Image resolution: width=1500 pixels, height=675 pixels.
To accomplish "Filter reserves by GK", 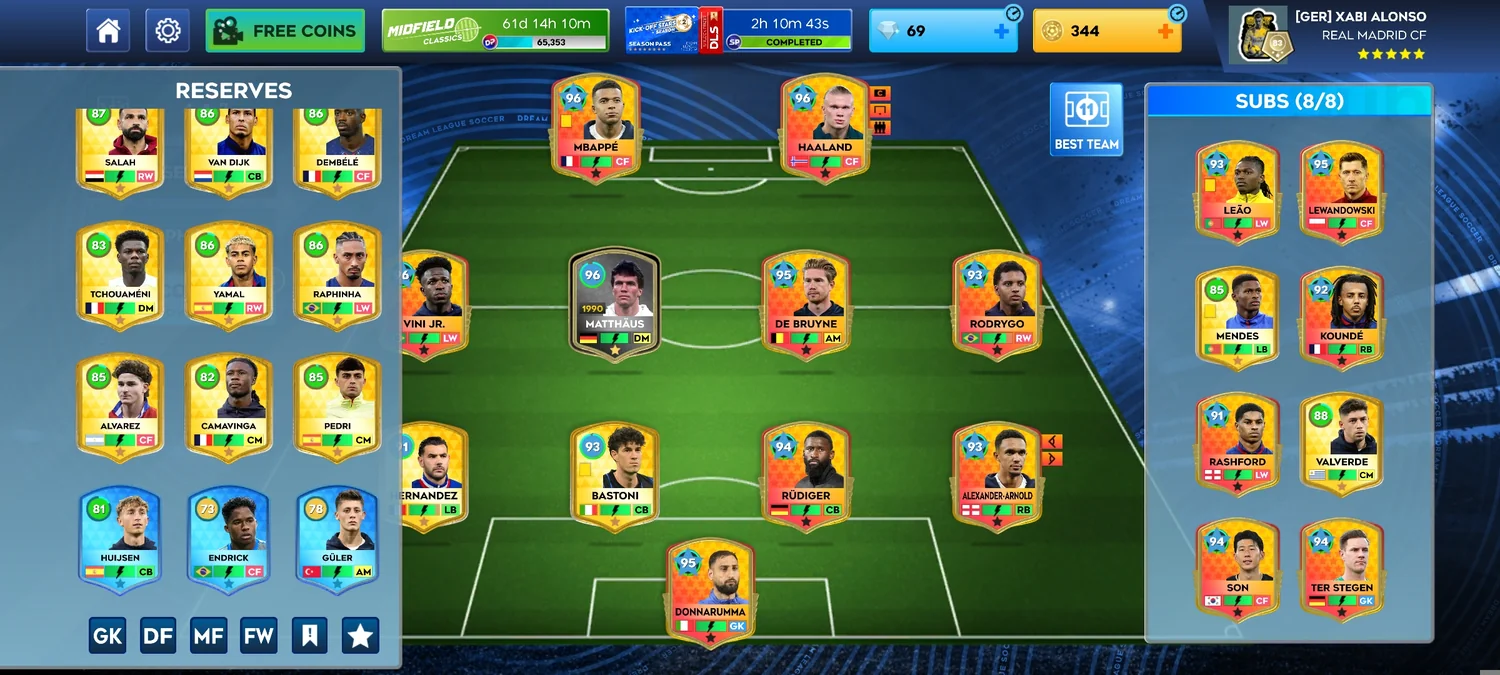I will pos(108,635).
